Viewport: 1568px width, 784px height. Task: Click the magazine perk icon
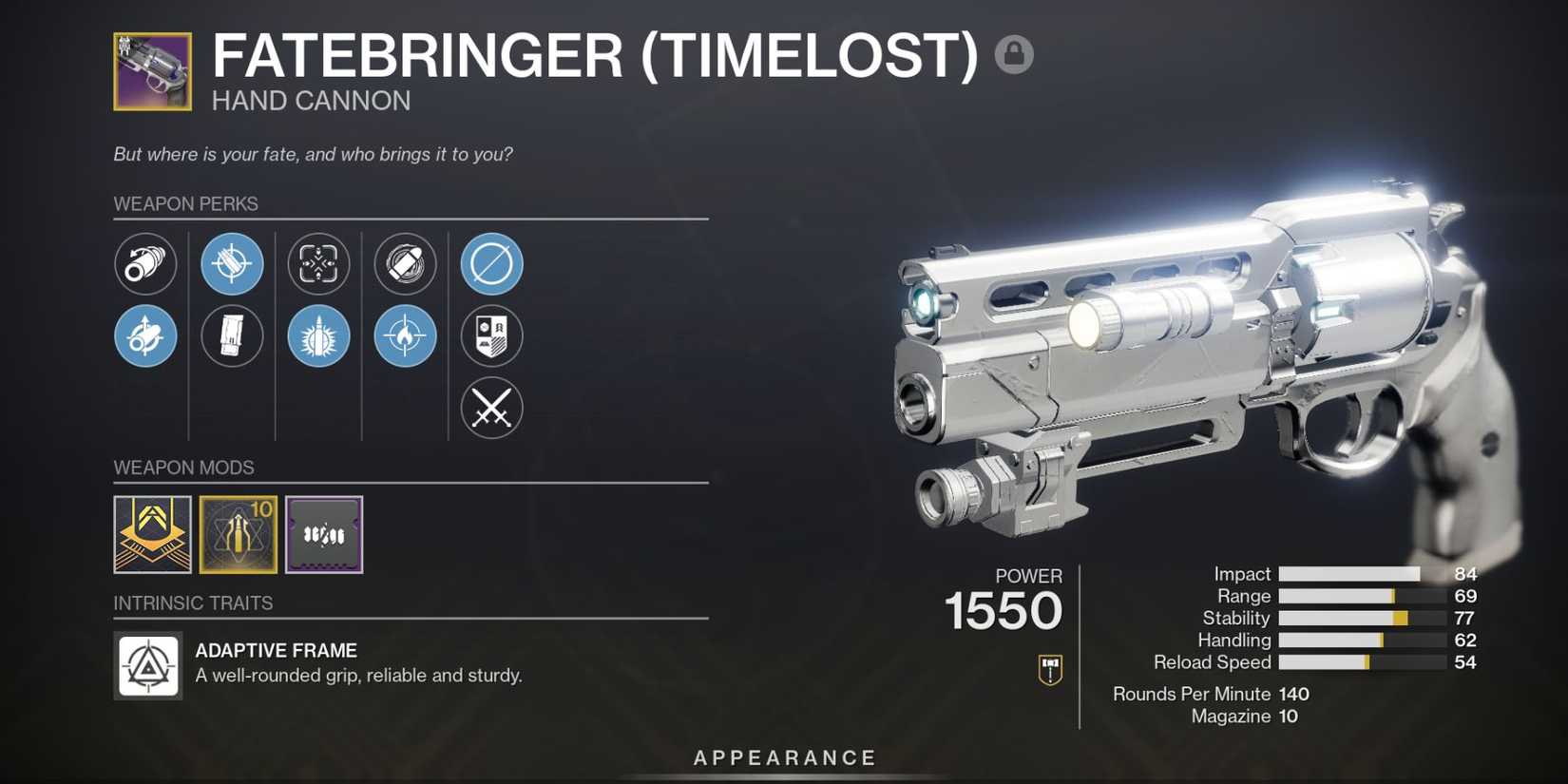[232, 336]
